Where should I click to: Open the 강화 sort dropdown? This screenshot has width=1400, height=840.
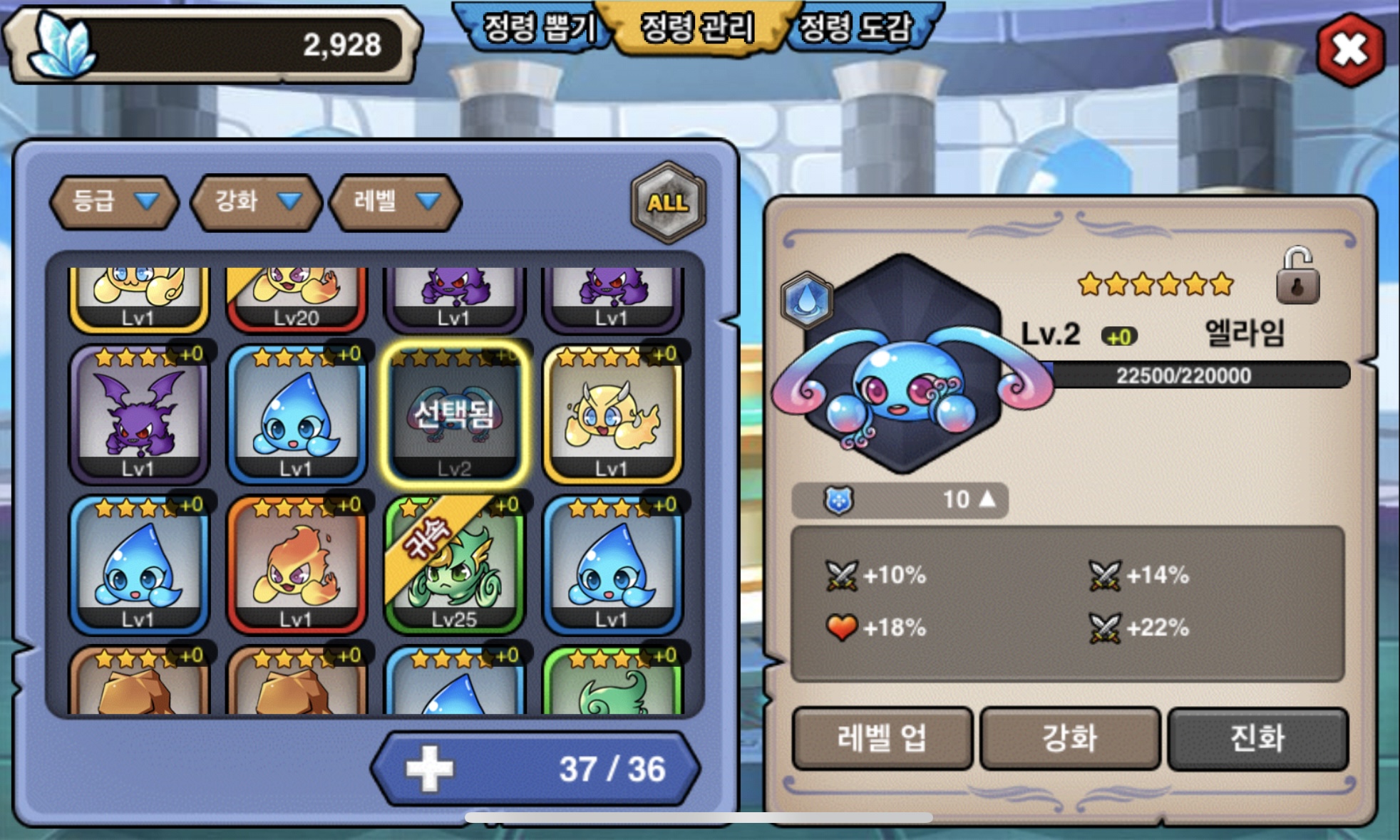click(x=257, y=202)
